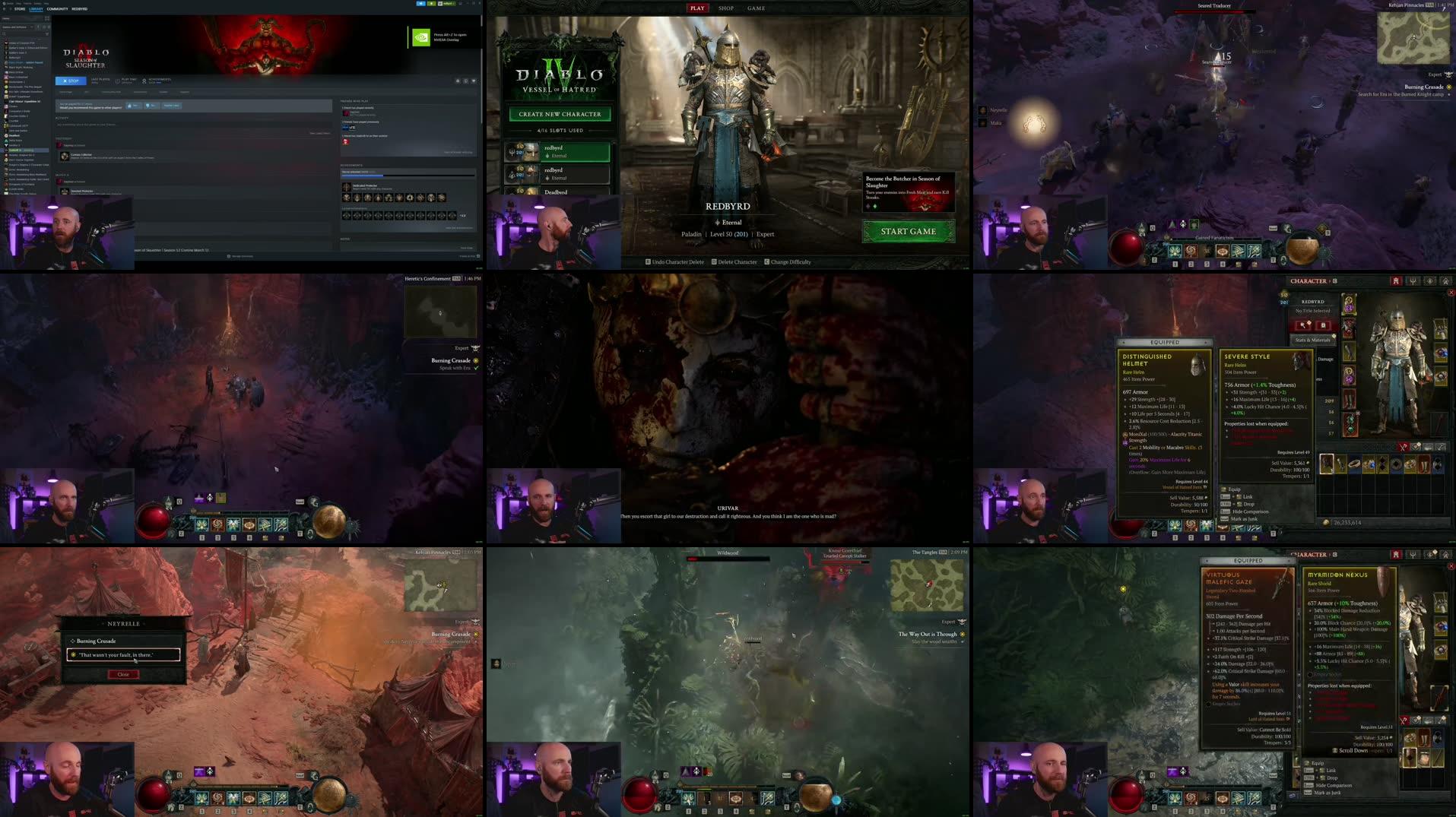This screenshot has height=817, width=1456.
Task: Switch to the COMMUNITY tab in Steam
Action: pyautogui.click(x=57, y=9)
